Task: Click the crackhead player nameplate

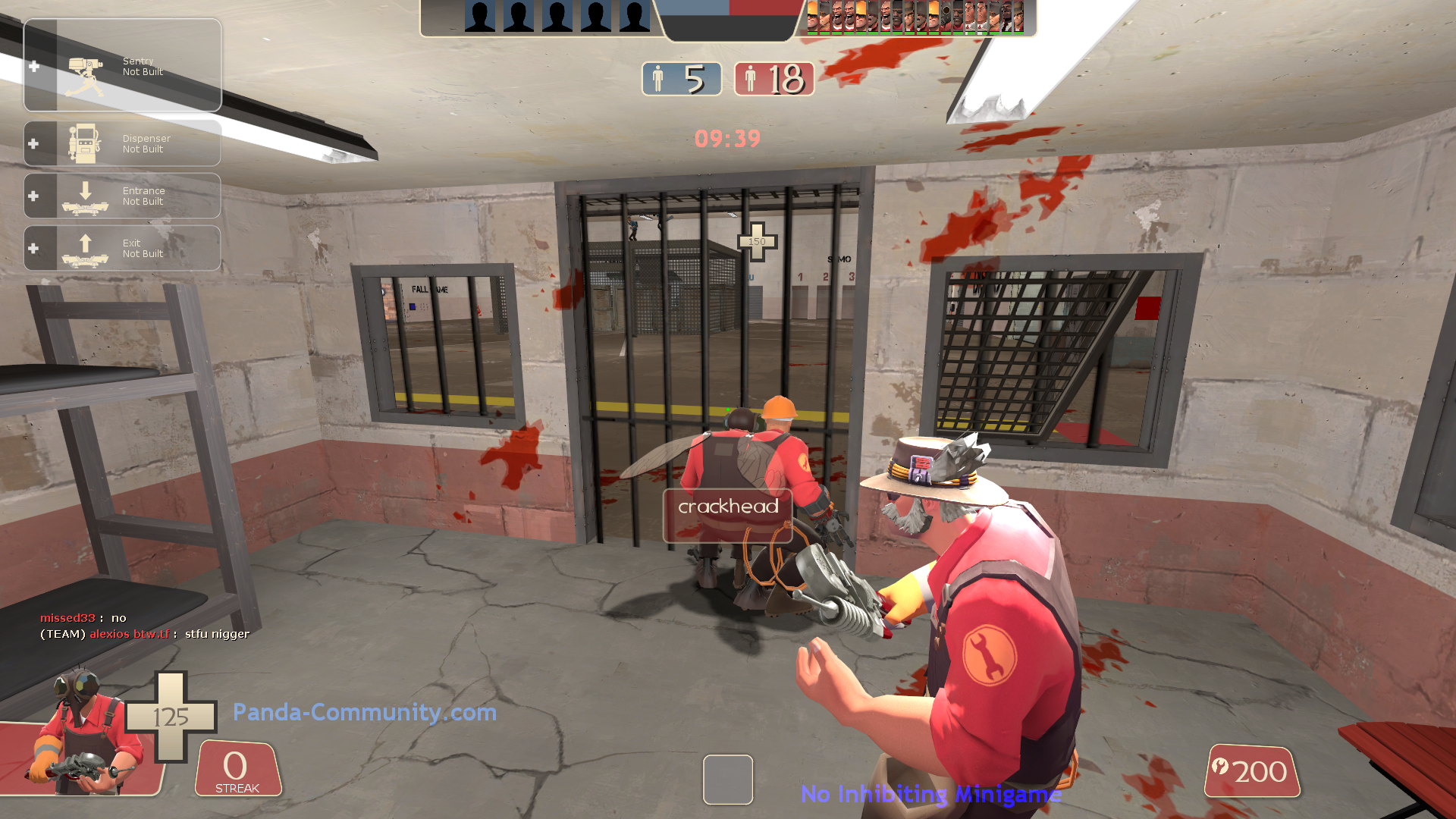Action: pos(727,507)
